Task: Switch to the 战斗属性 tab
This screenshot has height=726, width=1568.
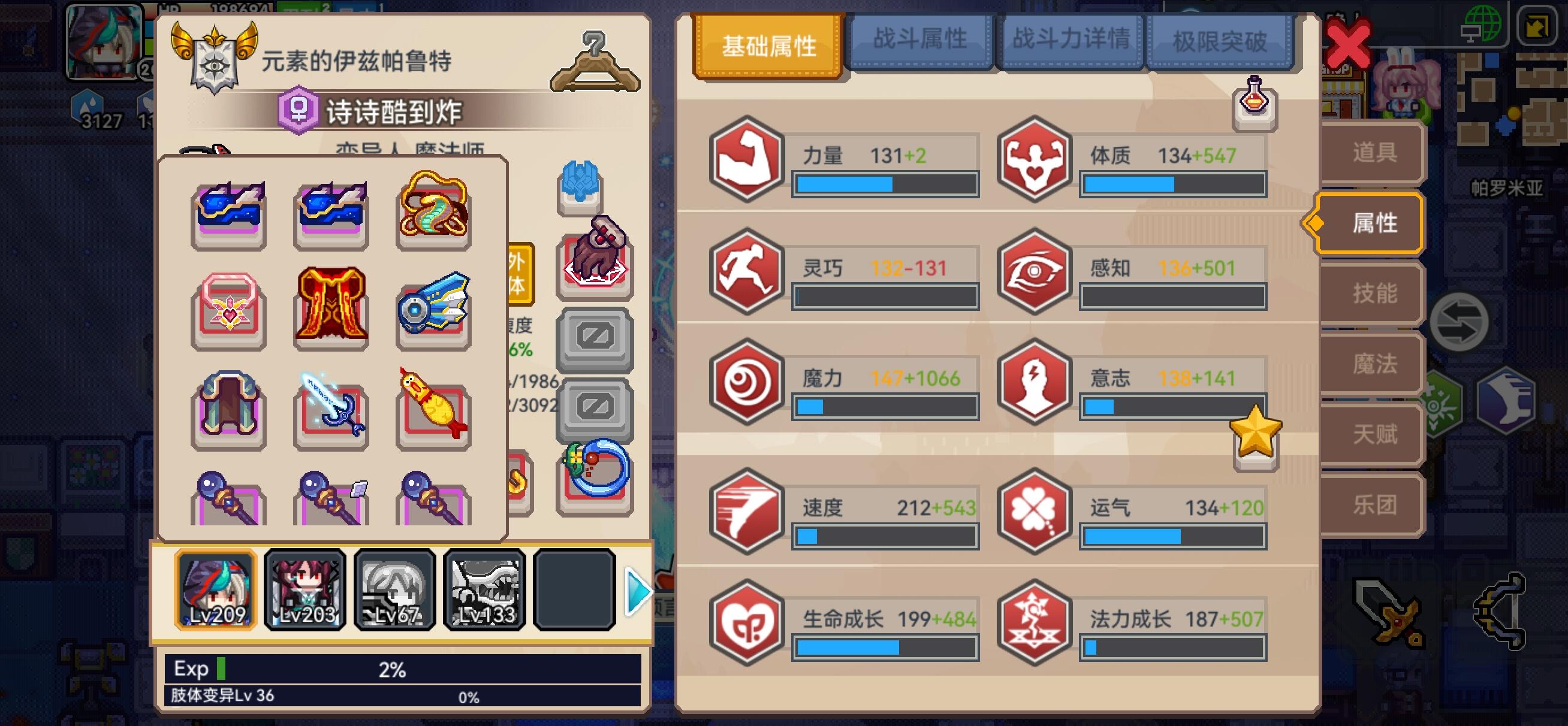Action: click(919, 41)
